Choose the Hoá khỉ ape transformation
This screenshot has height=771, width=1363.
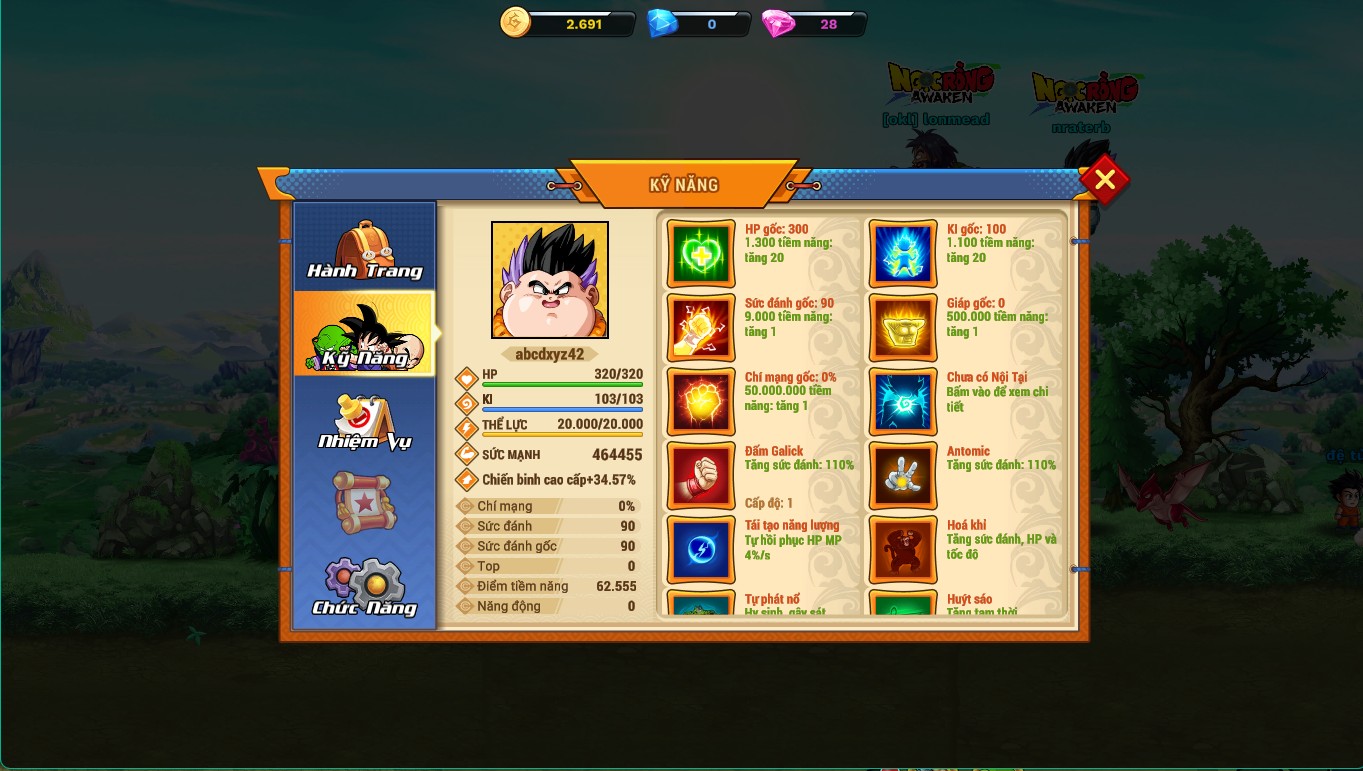(903, 550)
